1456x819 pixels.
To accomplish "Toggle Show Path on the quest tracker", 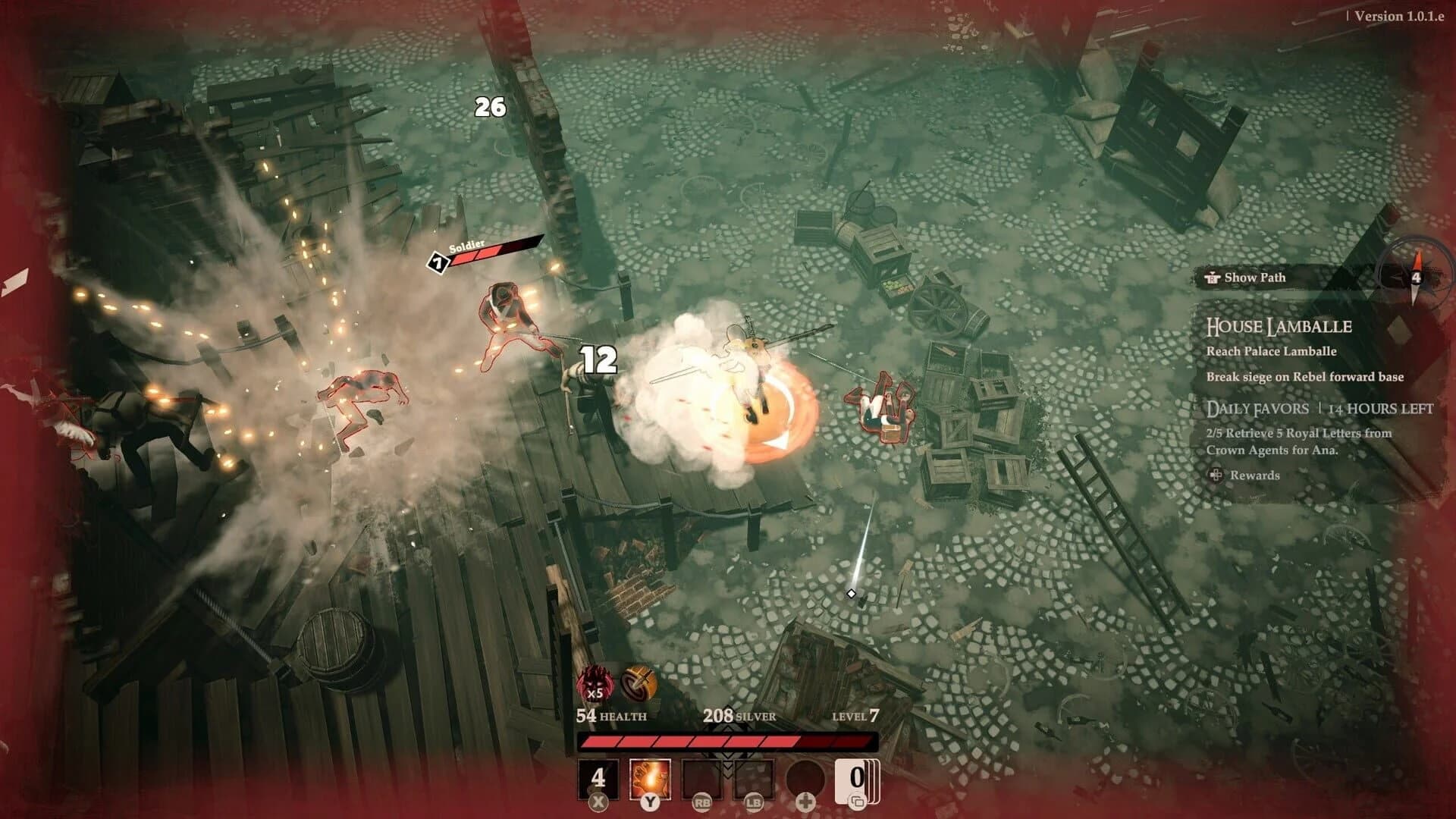I will click(x=1255, y=278).
